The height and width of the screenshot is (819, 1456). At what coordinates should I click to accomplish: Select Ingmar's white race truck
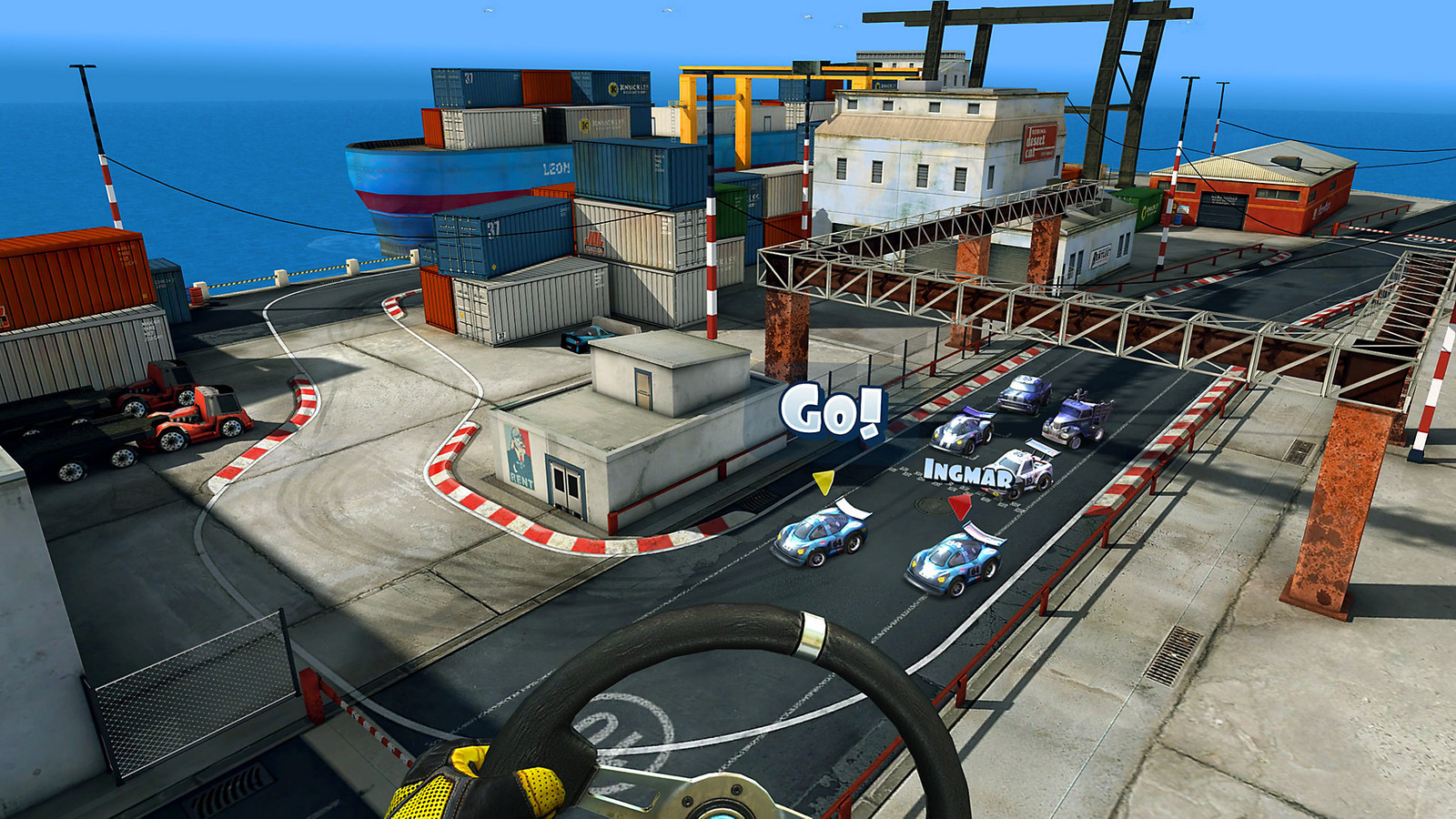tap(1023, 469)
